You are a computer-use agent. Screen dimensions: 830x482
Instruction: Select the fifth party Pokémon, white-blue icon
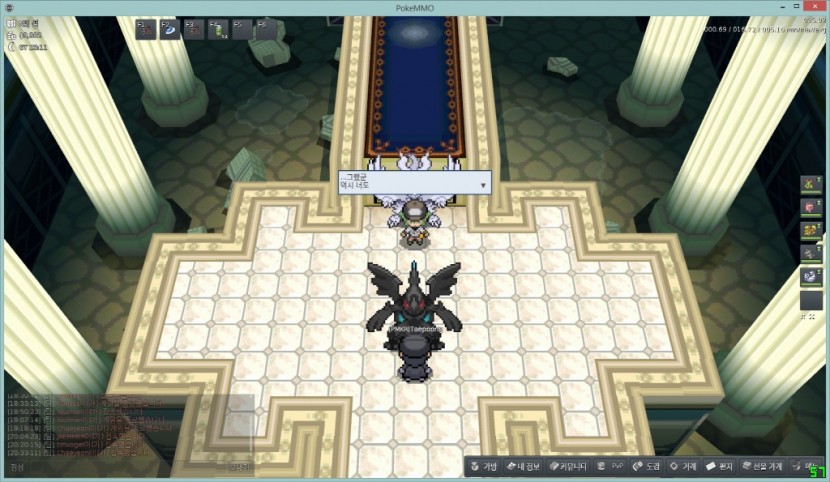[811, 276]
